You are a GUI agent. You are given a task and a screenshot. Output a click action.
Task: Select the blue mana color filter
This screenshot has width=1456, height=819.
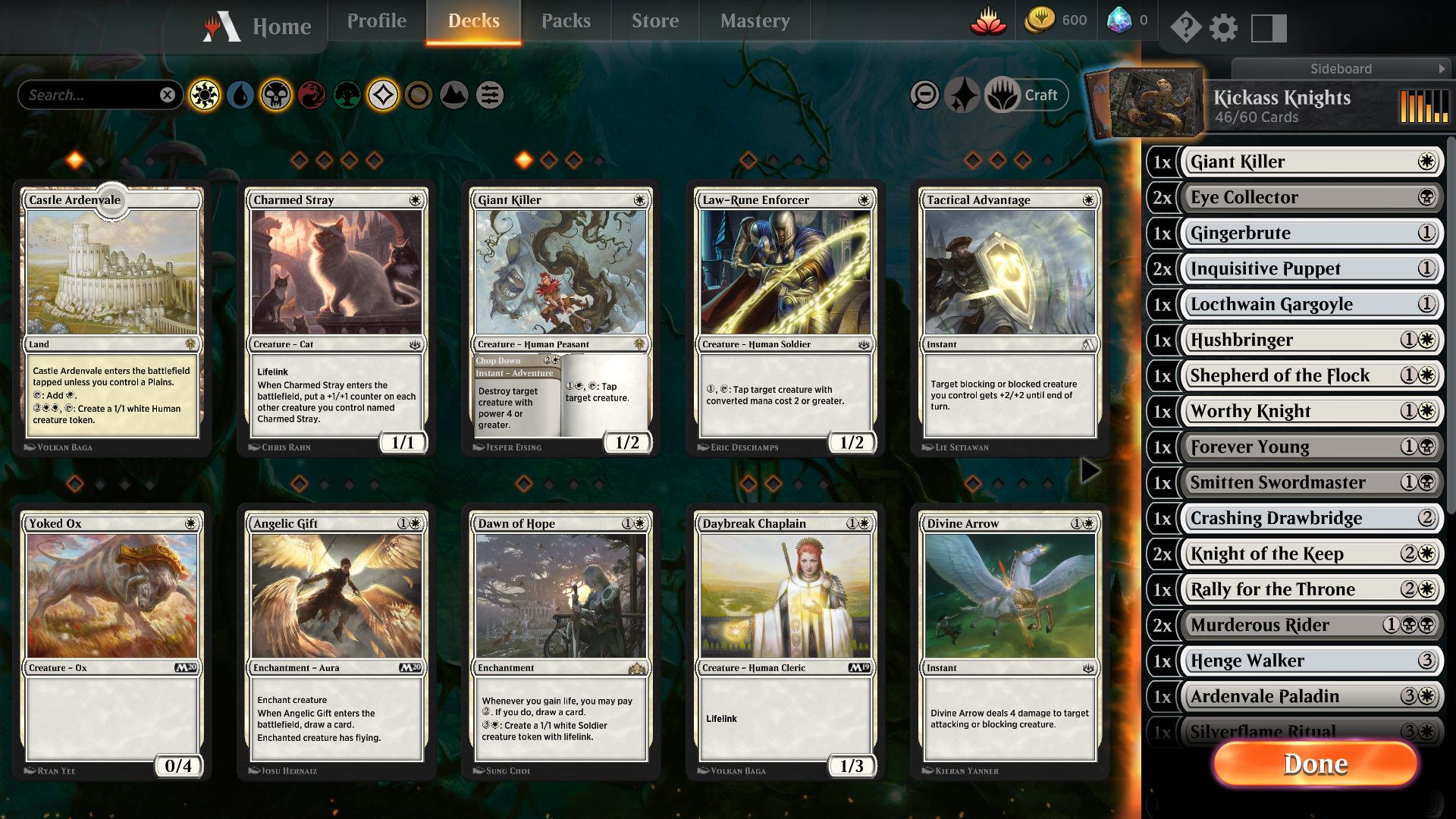click(x=240, y=96)
